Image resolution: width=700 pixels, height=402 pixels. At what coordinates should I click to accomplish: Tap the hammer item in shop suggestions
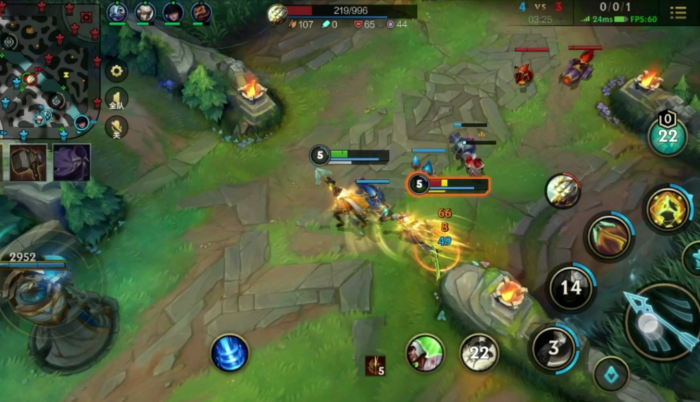point(29,162)
